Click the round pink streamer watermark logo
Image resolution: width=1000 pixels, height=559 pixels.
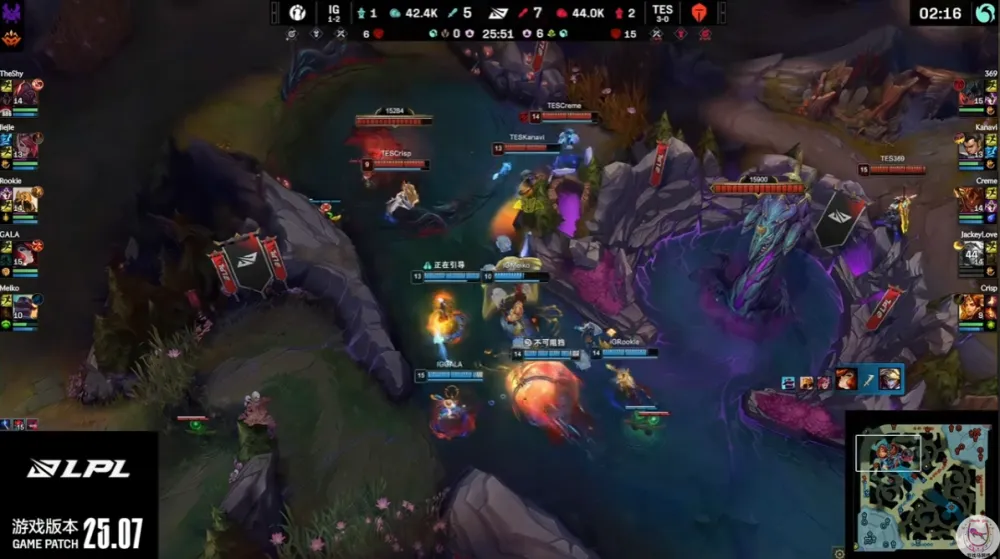point(975,535)
